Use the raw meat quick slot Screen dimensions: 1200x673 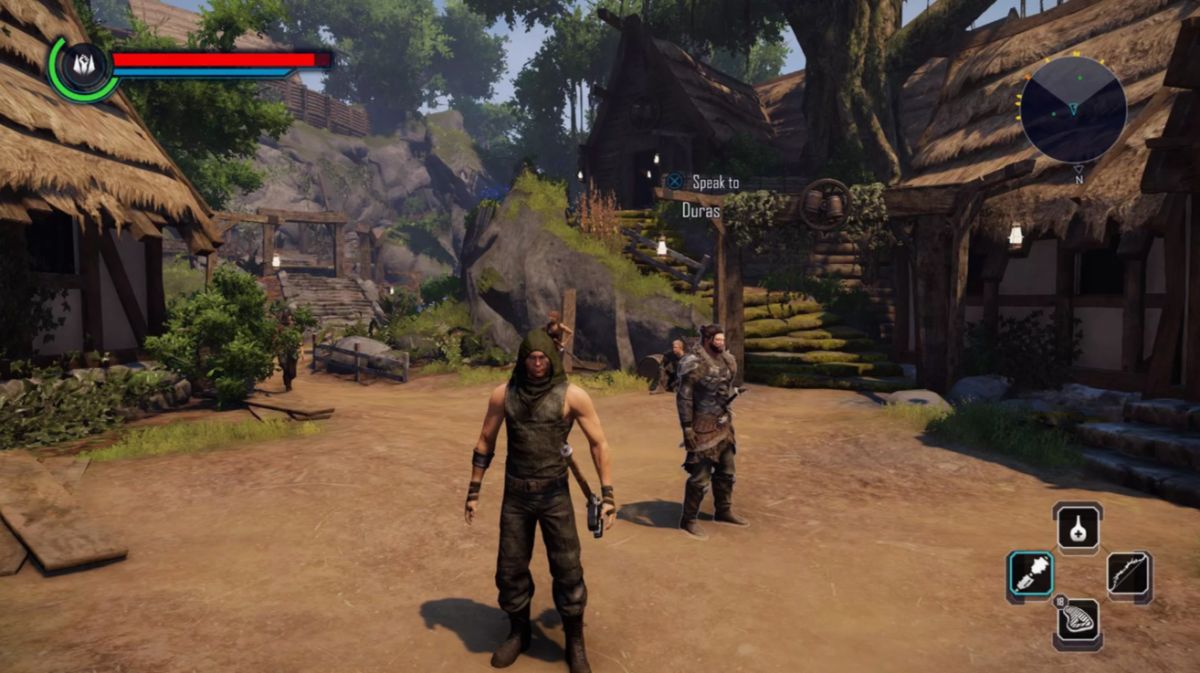tap(1077, 623)
